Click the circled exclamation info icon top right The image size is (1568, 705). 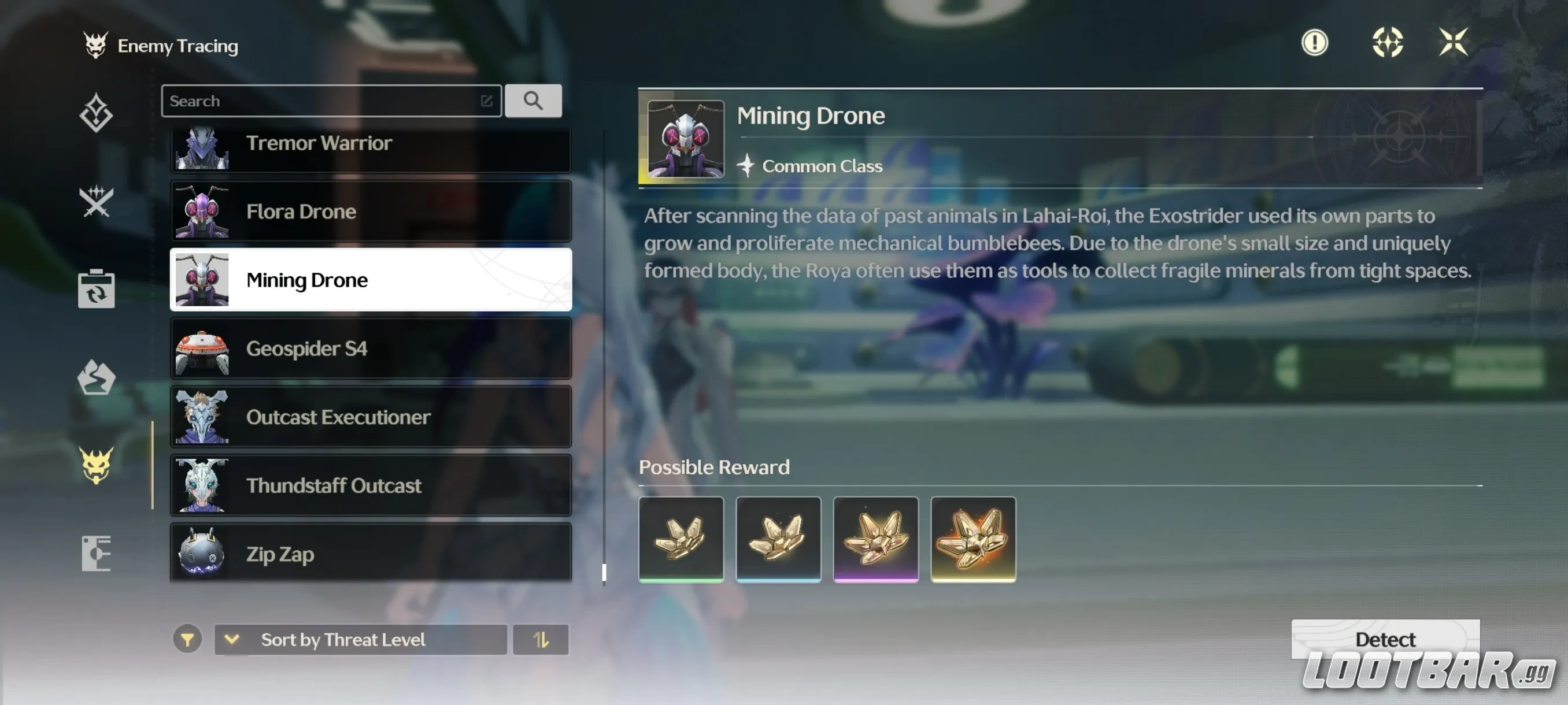click(x=1314, y=43)
